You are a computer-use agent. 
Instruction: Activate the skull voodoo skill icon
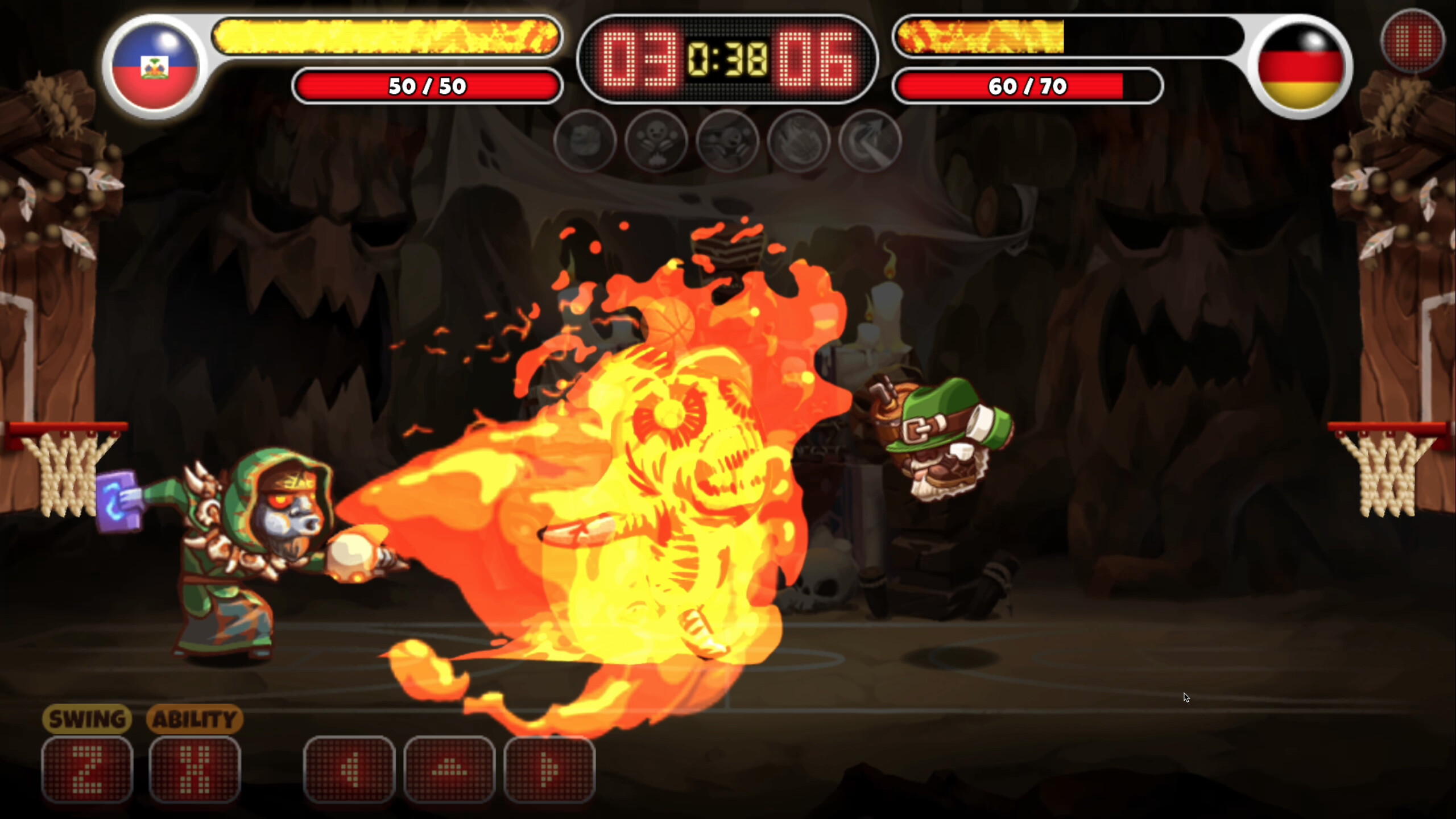(x=658, y=142)
